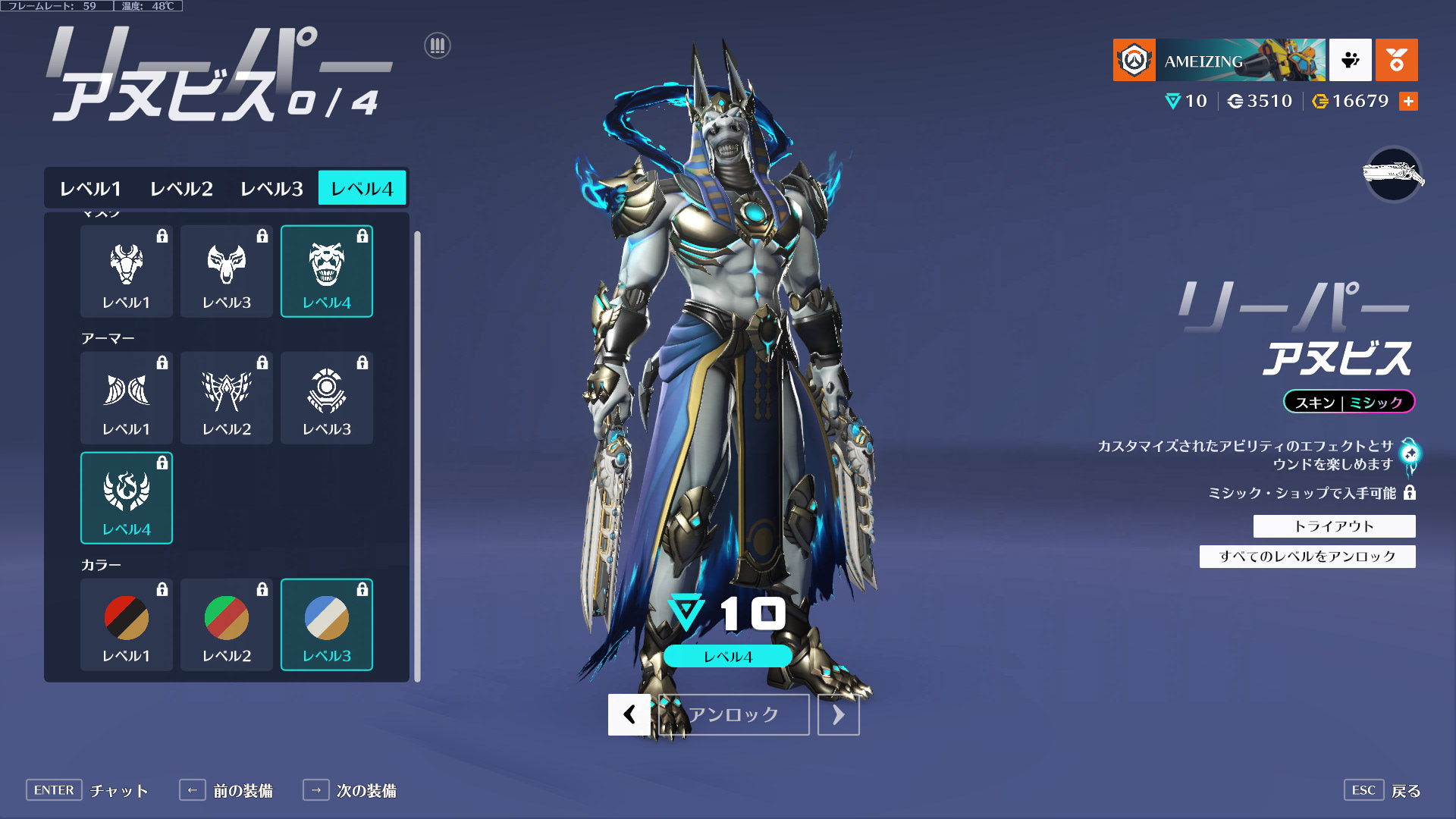Select the blue, white and gold color
The width and height of the screenshot is (1456, 819).
(x=327, y=624)
